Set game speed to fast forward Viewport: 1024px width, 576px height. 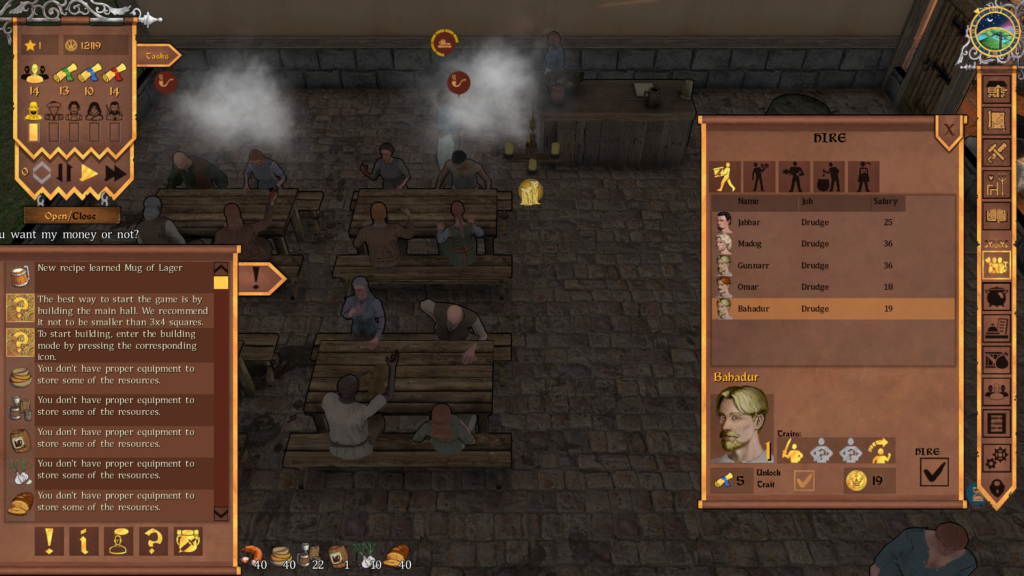click(x=116, y=172)
